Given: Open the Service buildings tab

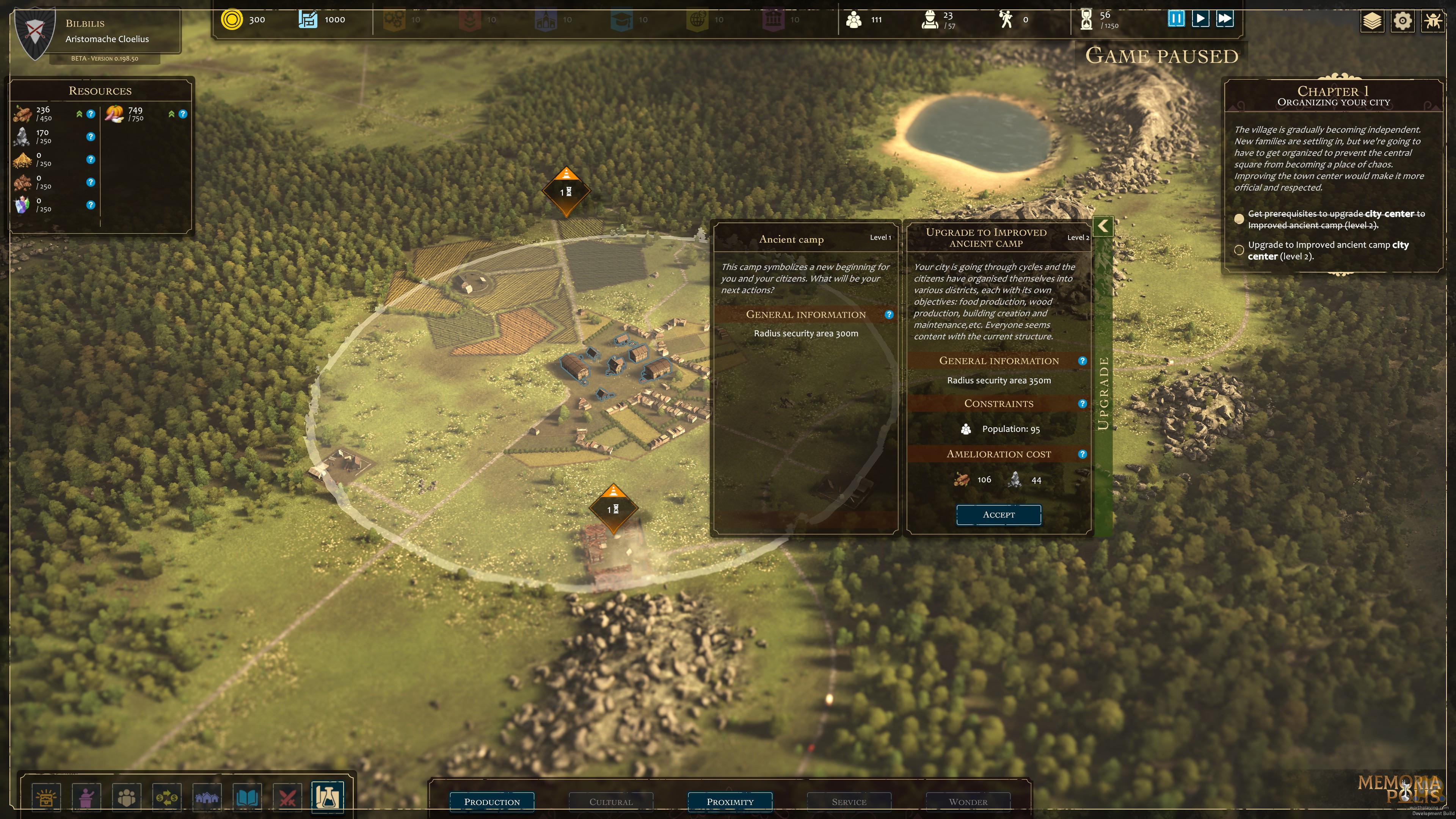Looking at the screenshot, I should 849,802.
